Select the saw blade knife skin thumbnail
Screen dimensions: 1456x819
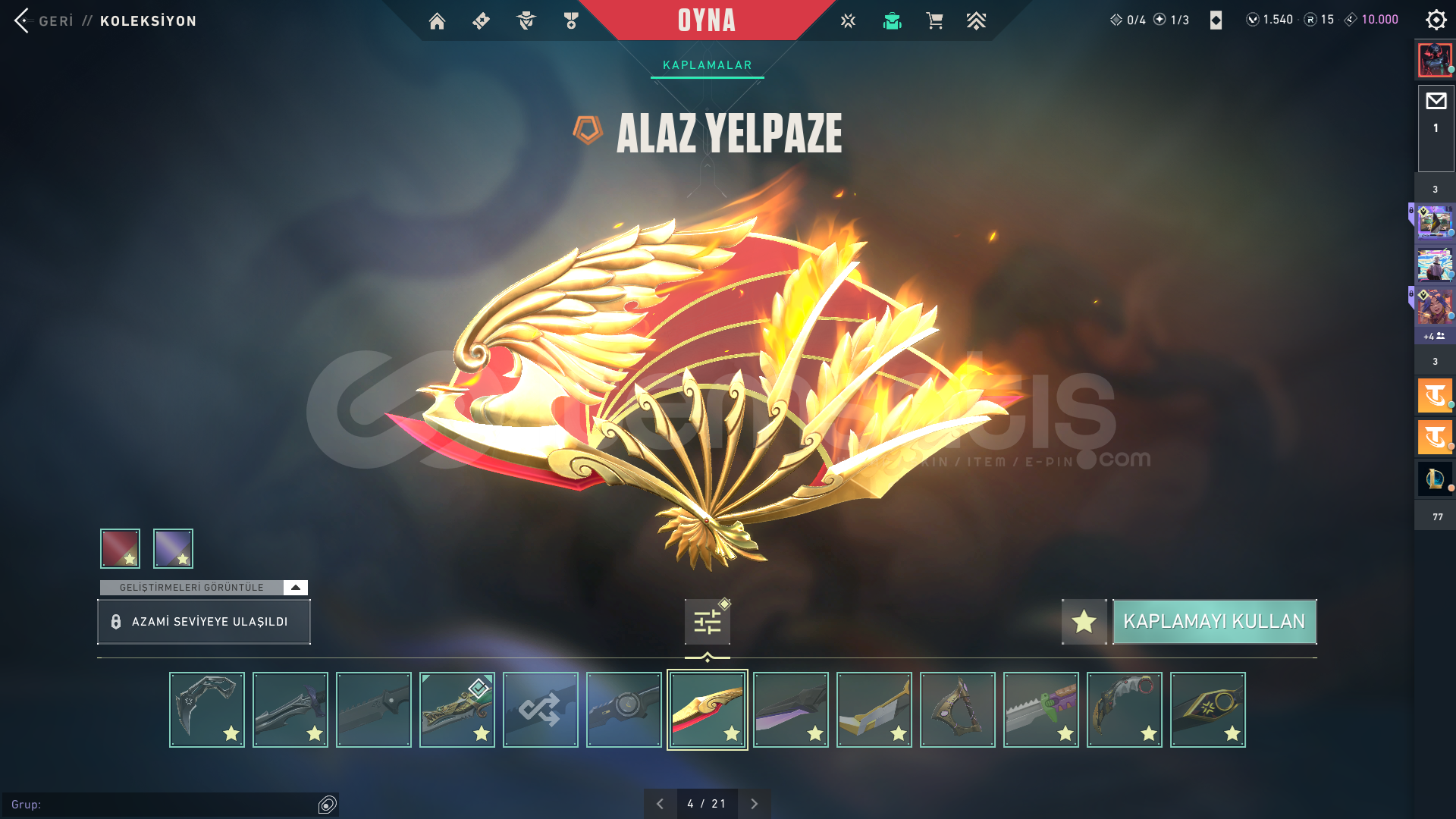(x=1041, y=709)
